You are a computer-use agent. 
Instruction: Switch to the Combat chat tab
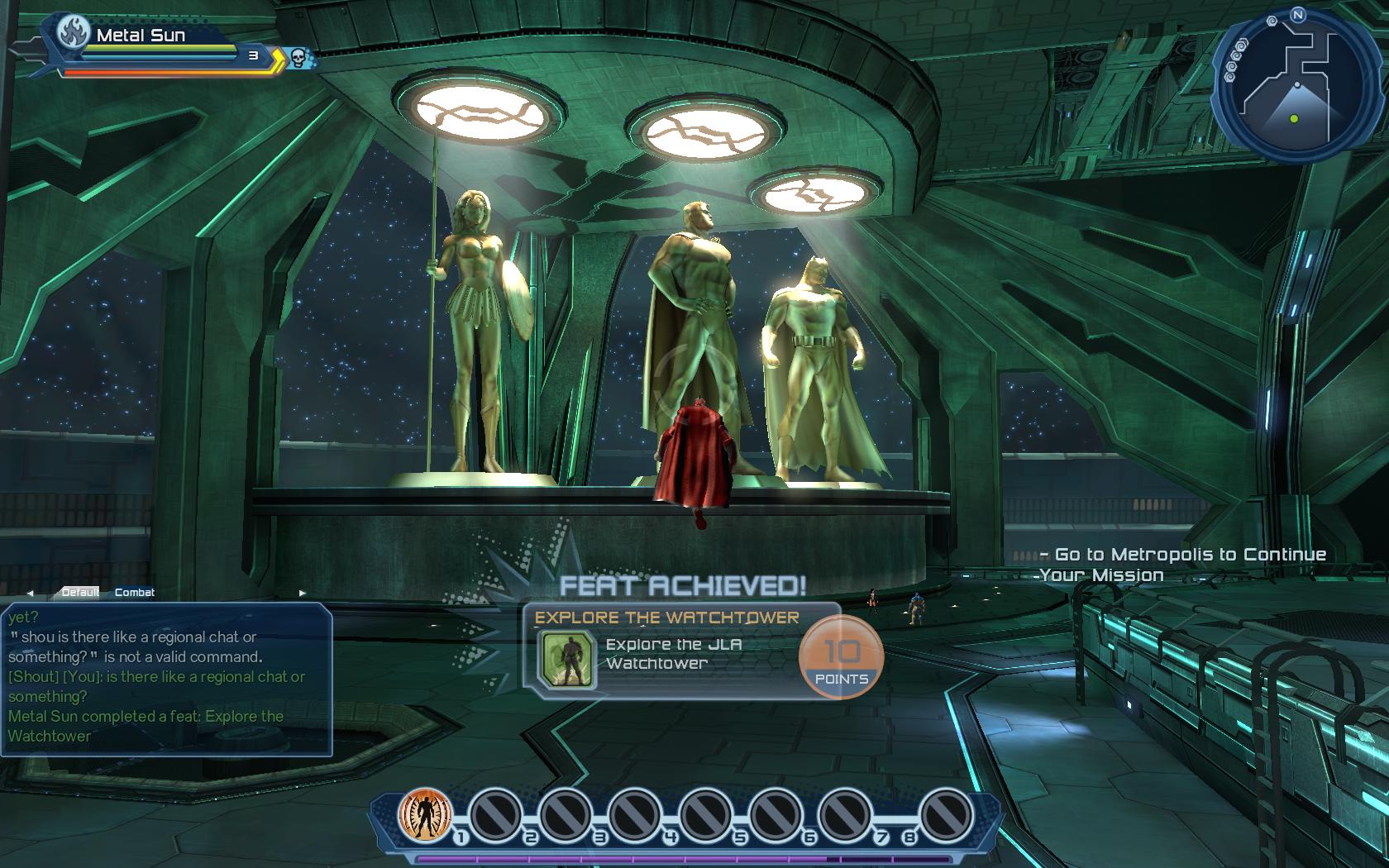pos(135,593)
